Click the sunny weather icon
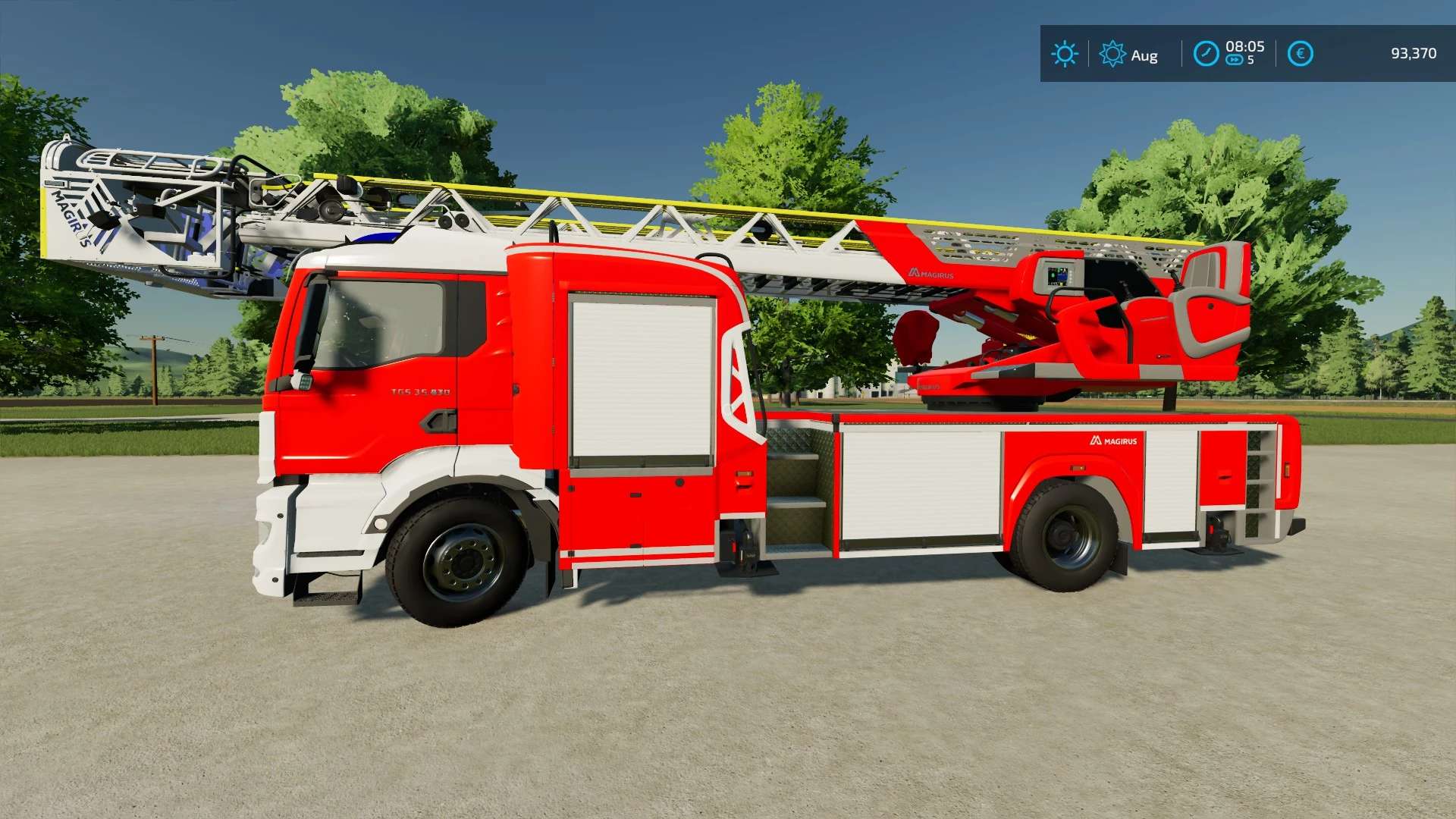The image size is (1456, 819). pyautogui.click(x=1064, y=54)
